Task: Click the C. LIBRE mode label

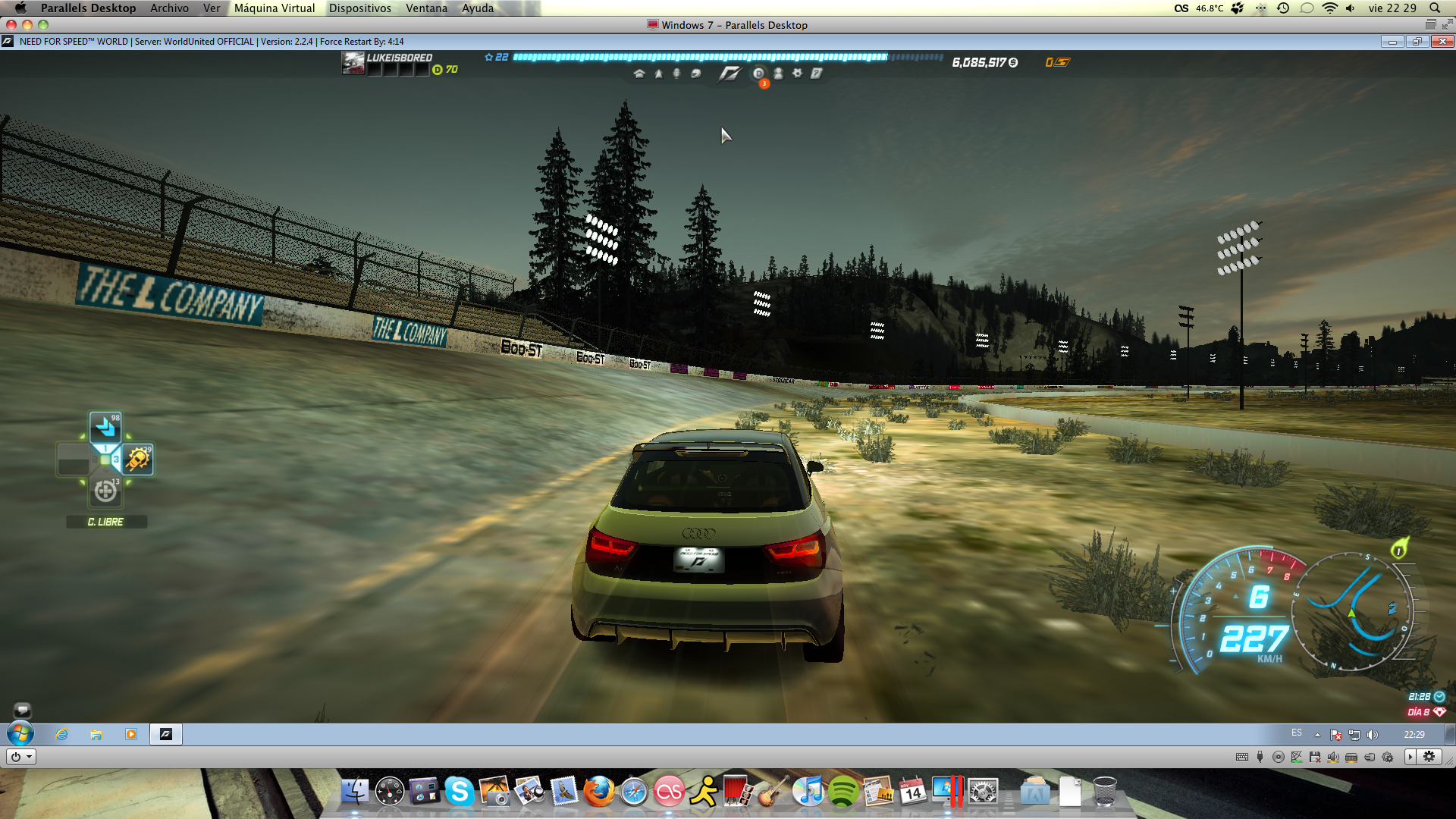Action: (105, 522)
